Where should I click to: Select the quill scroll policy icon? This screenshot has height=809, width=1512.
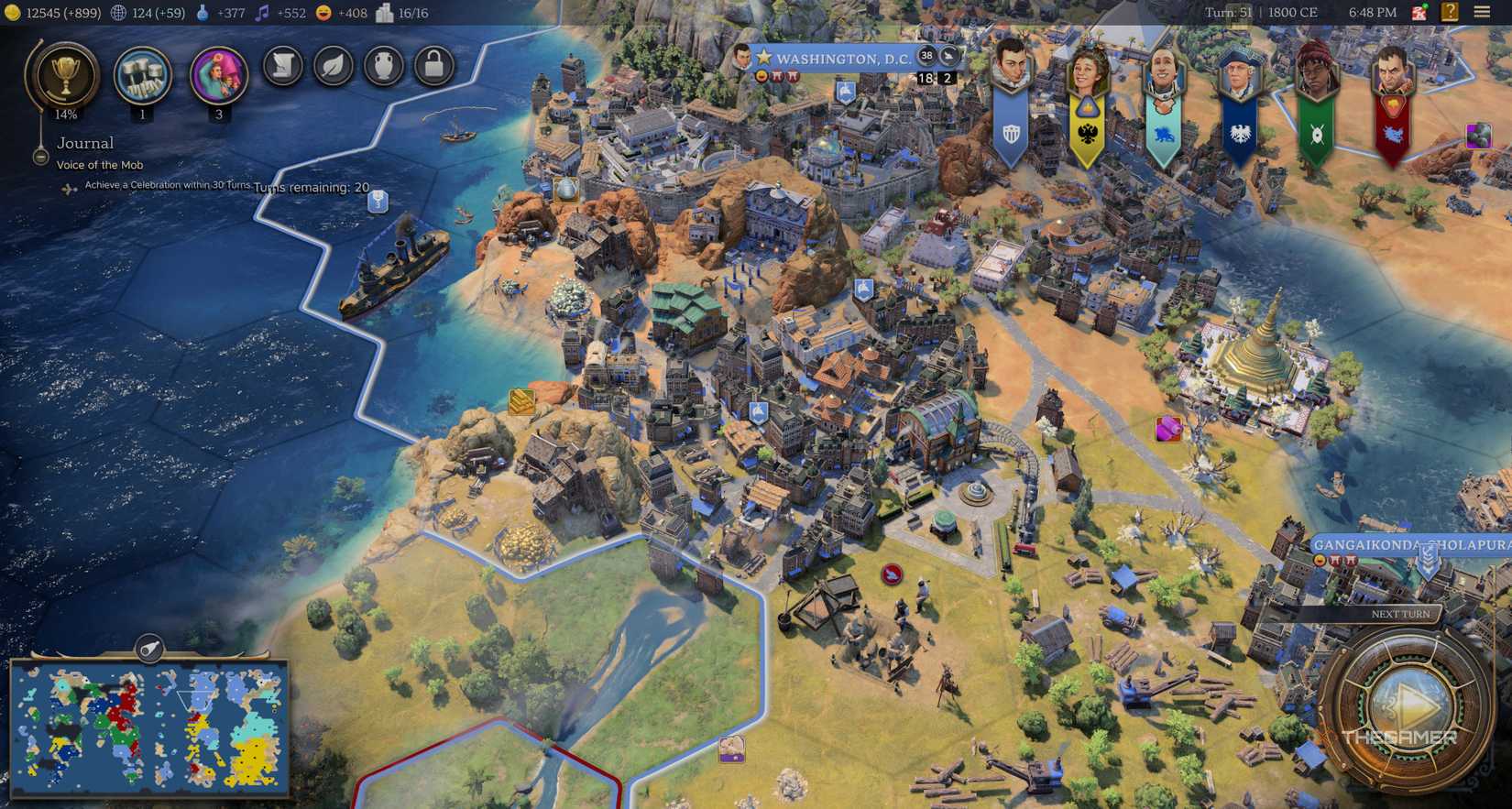tap(283, 66)
